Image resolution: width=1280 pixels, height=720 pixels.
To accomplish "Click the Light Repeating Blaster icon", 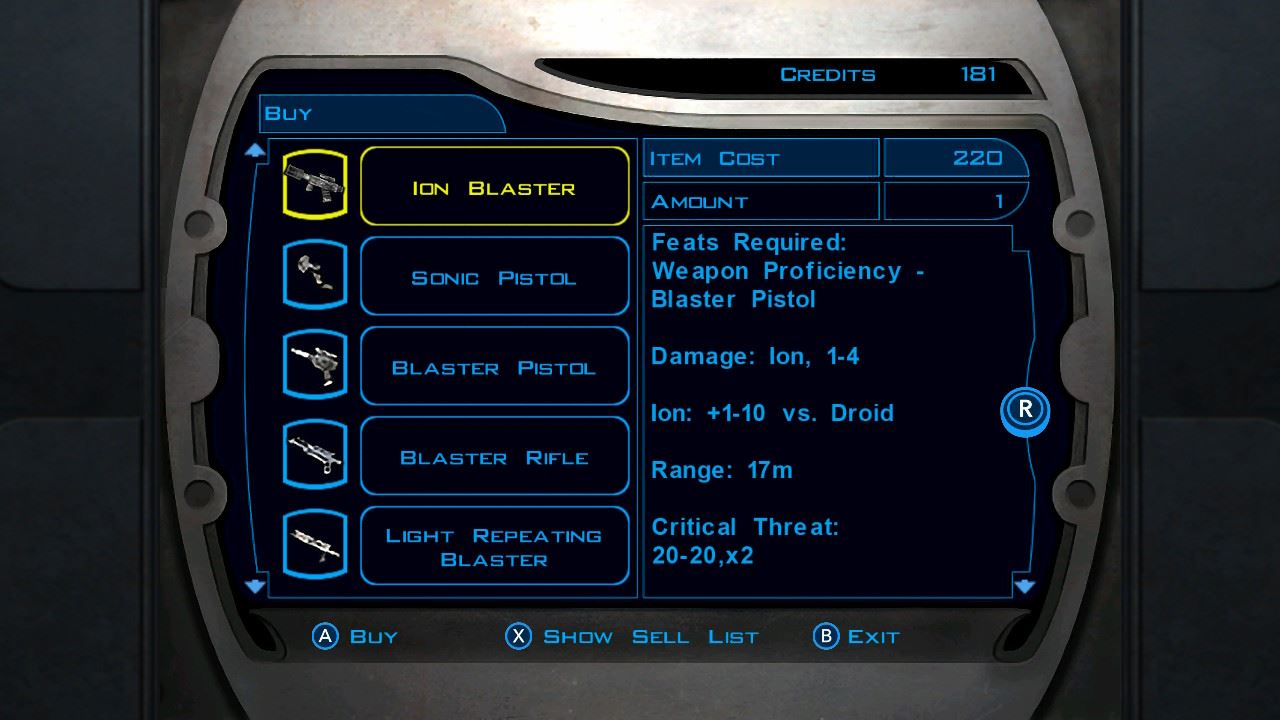I will pyautogui.click(x=315, y=545).
